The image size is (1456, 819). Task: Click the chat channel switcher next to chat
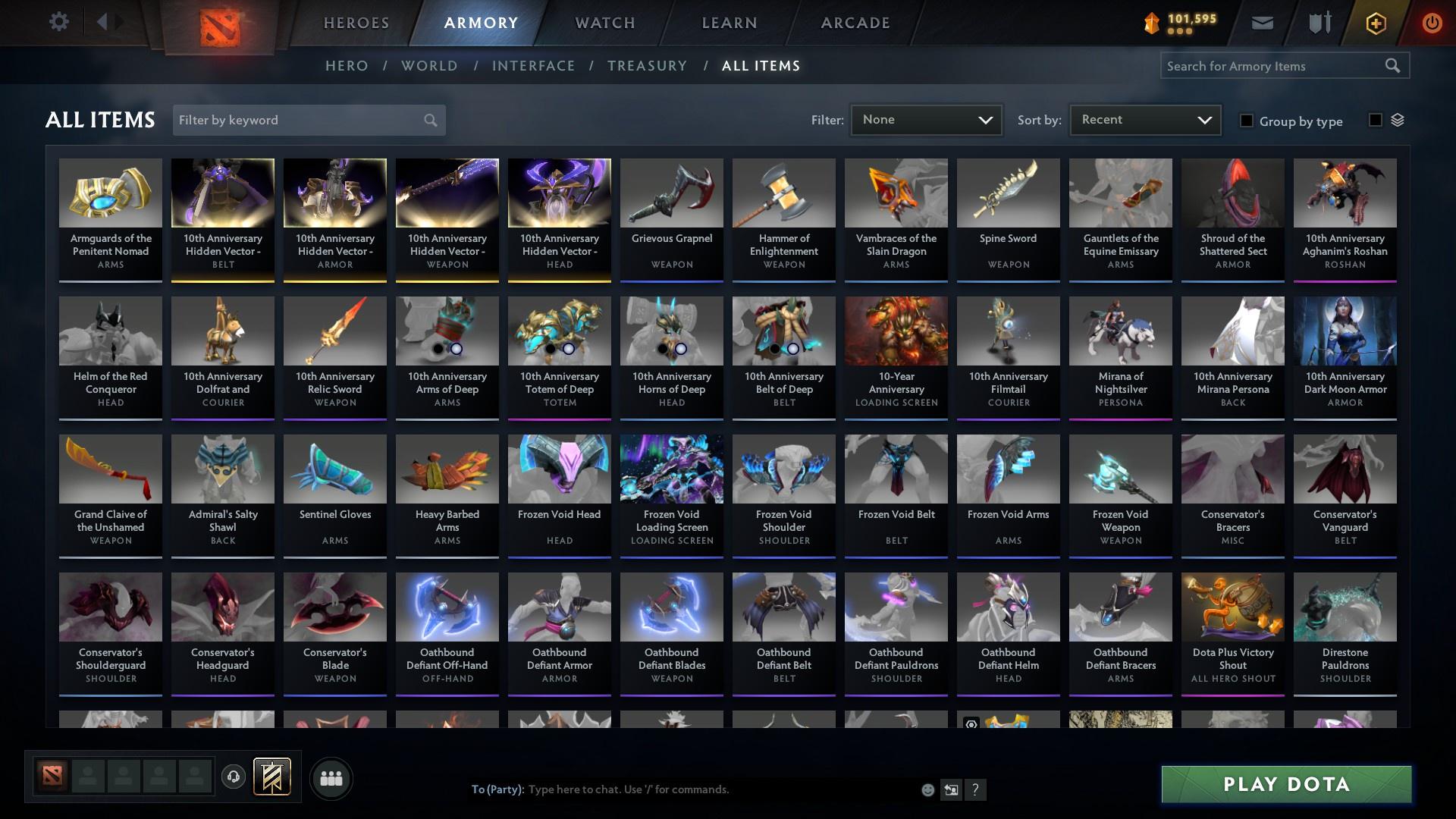[950, 789]
